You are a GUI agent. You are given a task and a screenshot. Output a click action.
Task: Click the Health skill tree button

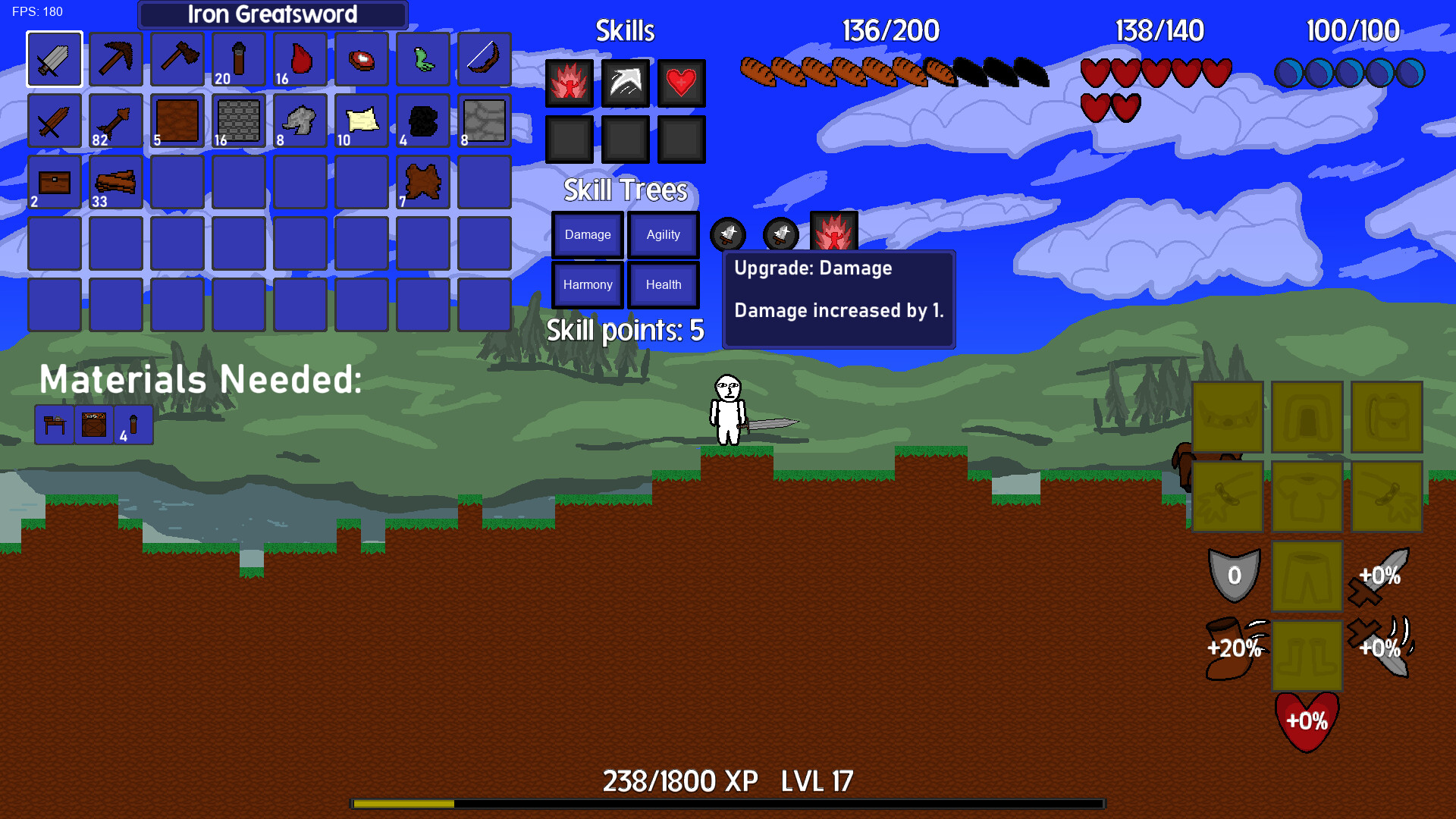click(x=663, y=284)
